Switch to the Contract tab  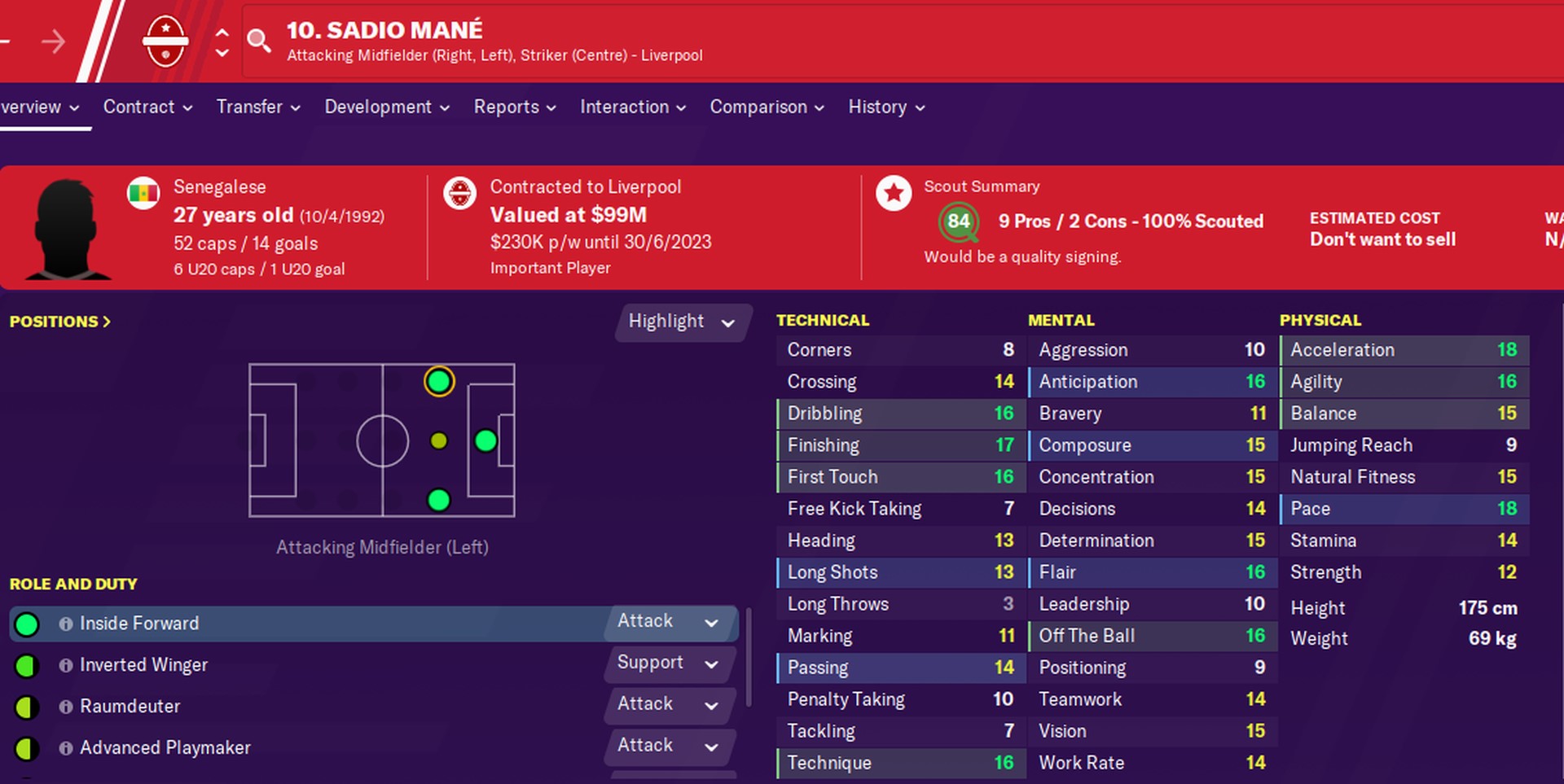click(x=139, y=107)
